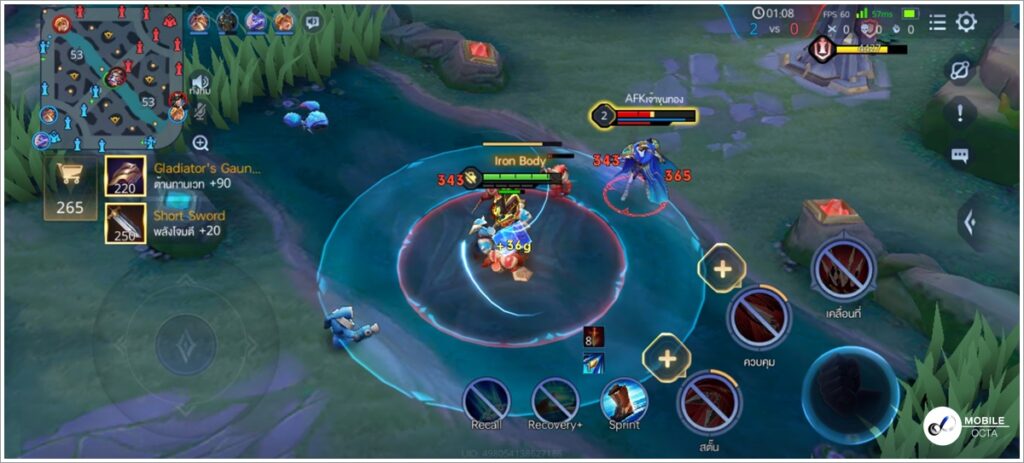Open the quick chat bubble beside hero portraits
The width and height of the screenshot is (1024, 463).
(313, 21)
